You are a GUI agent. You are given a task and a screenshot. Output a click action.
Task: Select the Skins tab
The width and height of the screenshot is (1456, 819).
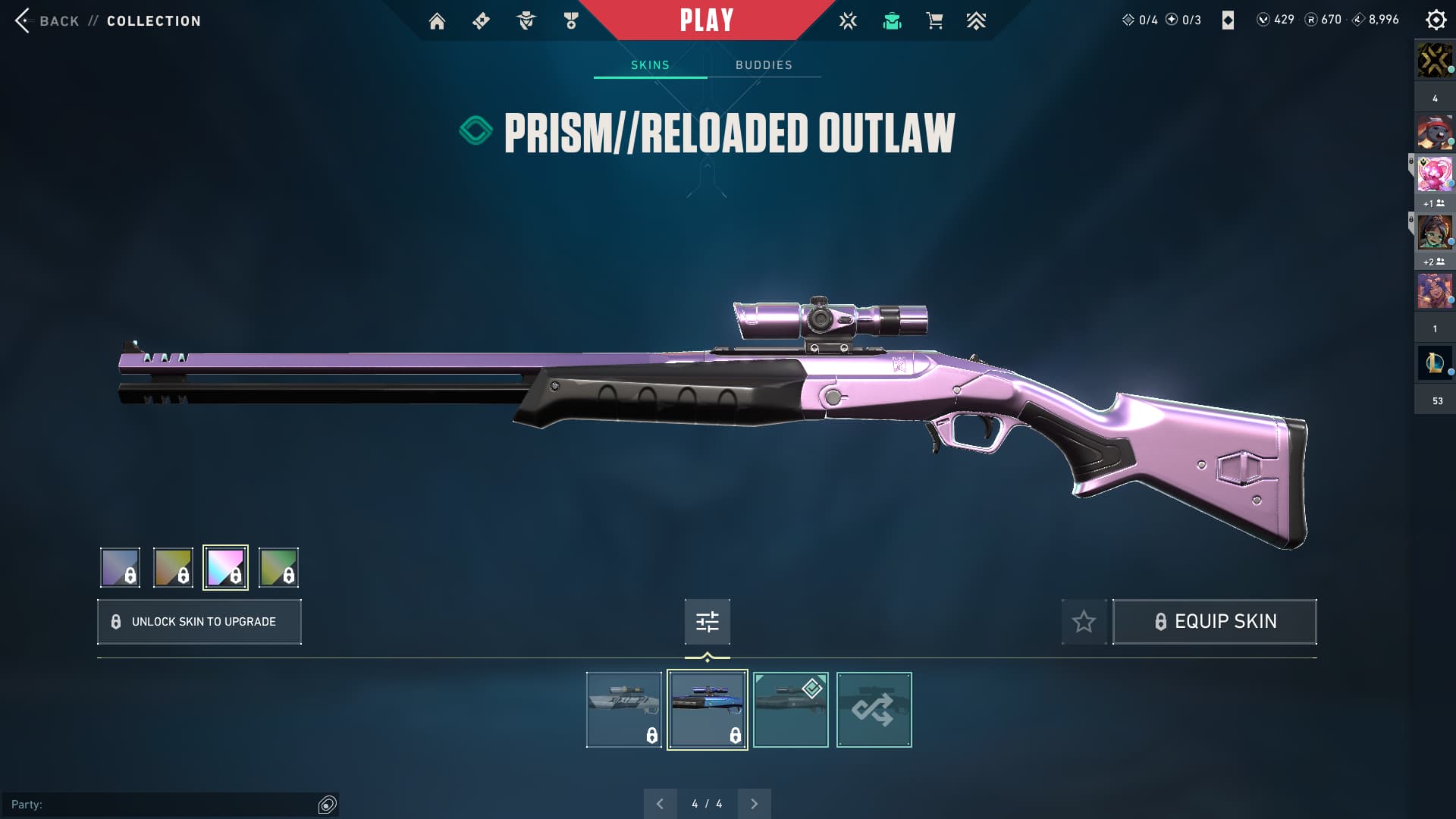tap(650, 65)
